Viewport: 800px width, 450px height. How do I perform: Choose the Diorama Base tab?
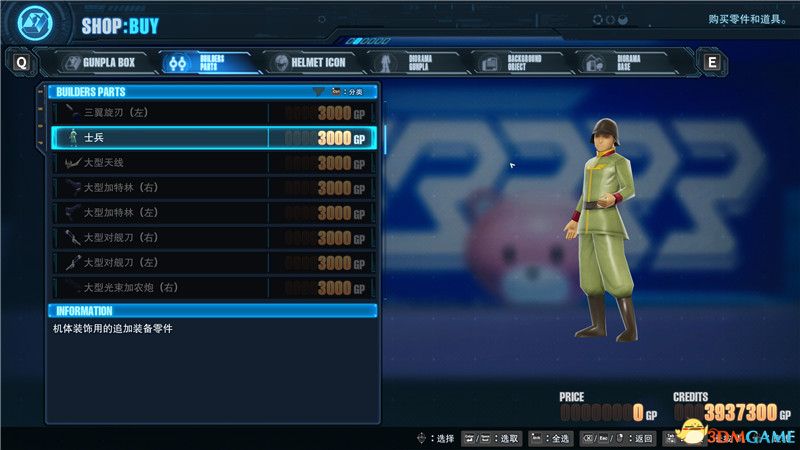click(618, 62)
